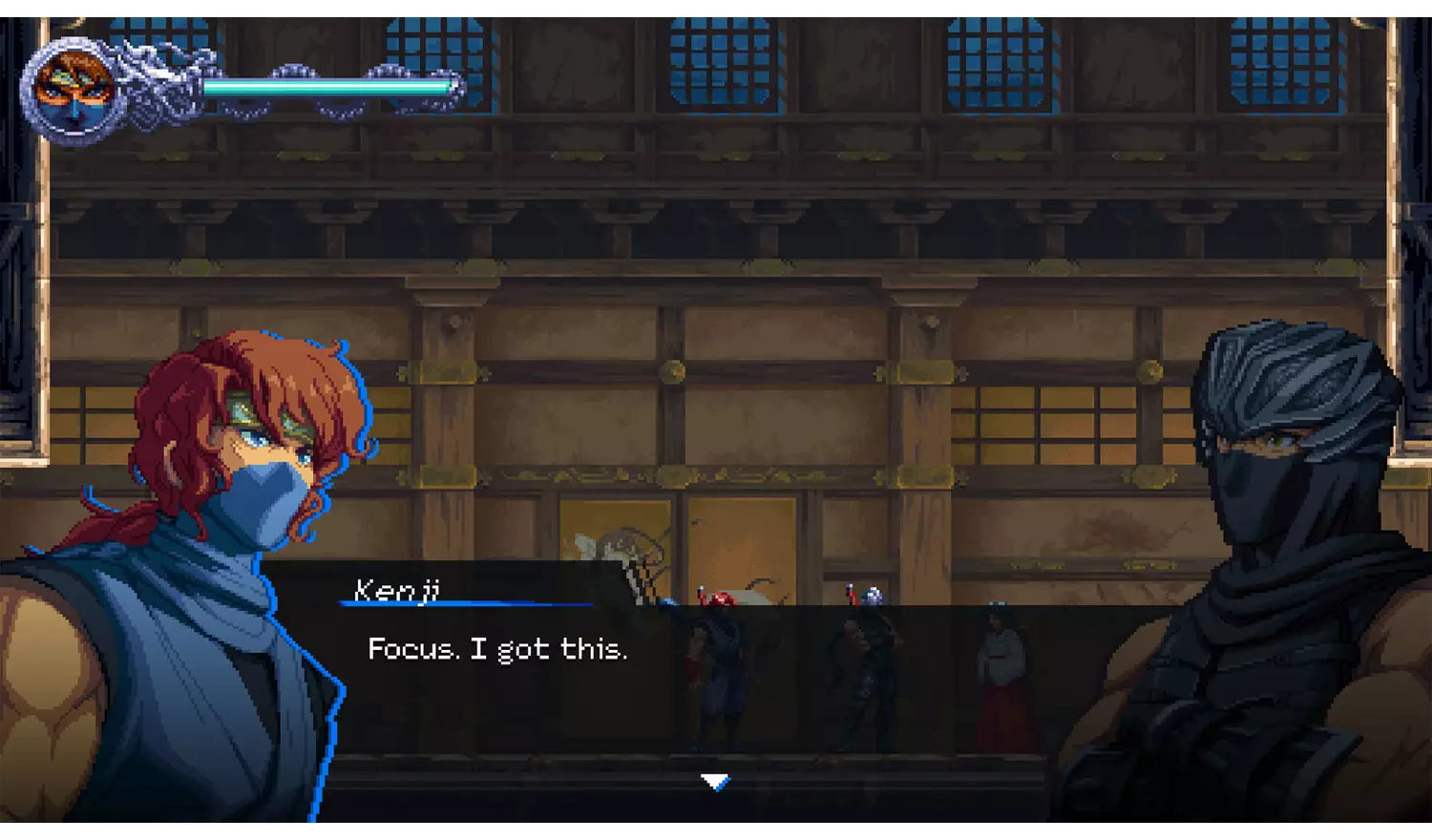Advance dialogue with the white down arrow
The height and width of the screenshot is (840, 1432).
(x=715, y=782)
